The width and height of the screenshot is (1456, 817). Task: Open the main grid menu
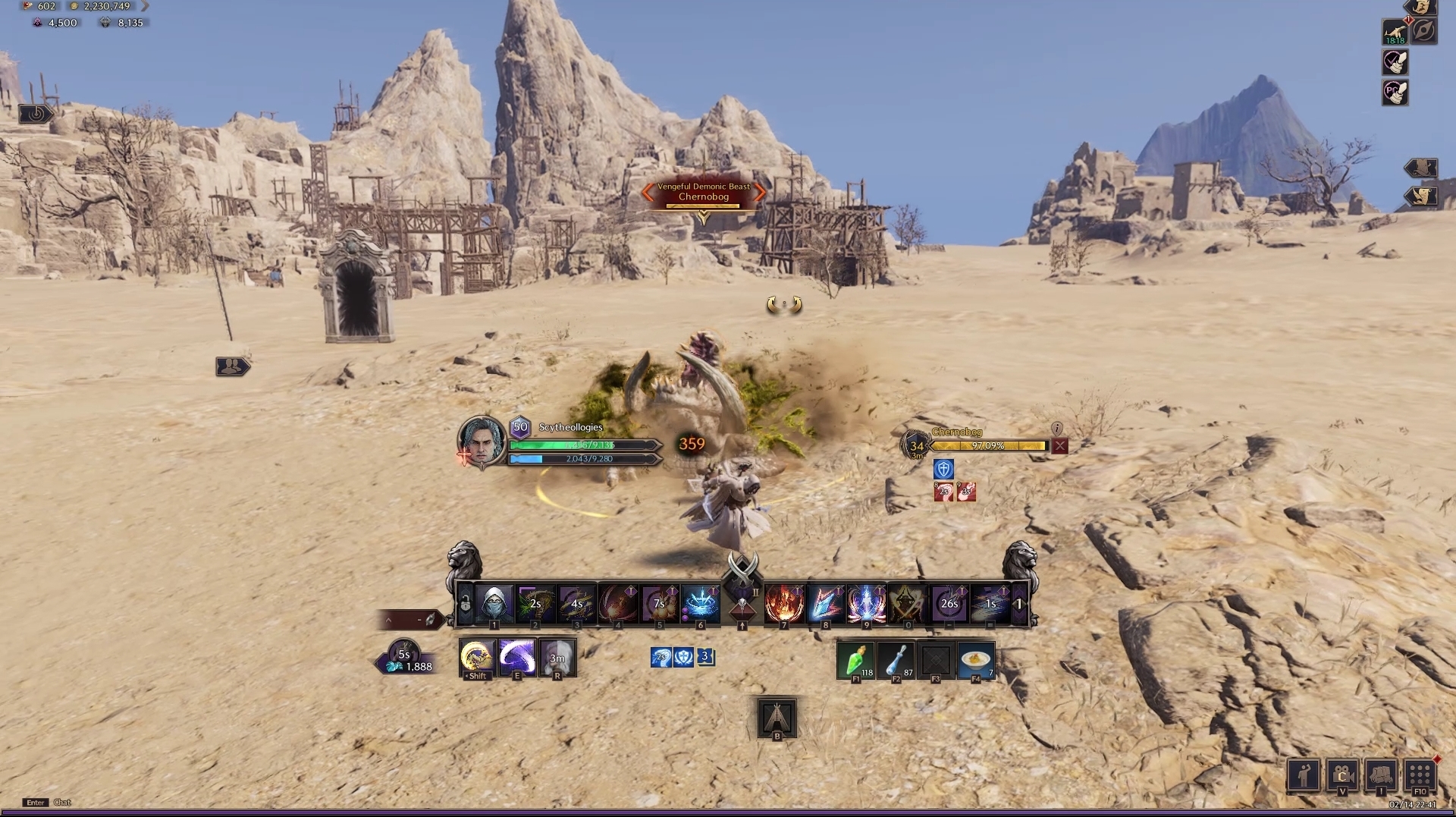click(1420, 775)
